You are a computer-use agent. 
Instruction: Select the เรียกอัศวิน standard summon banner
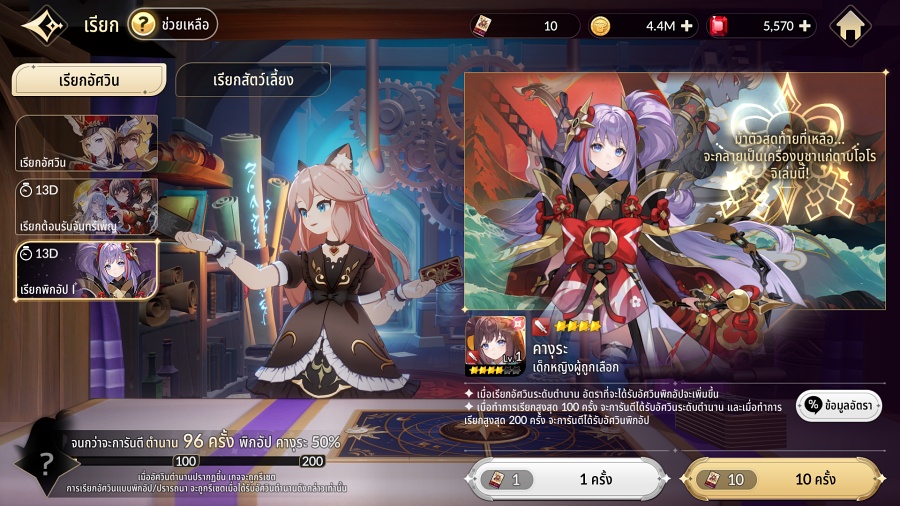tap(86, 144)
